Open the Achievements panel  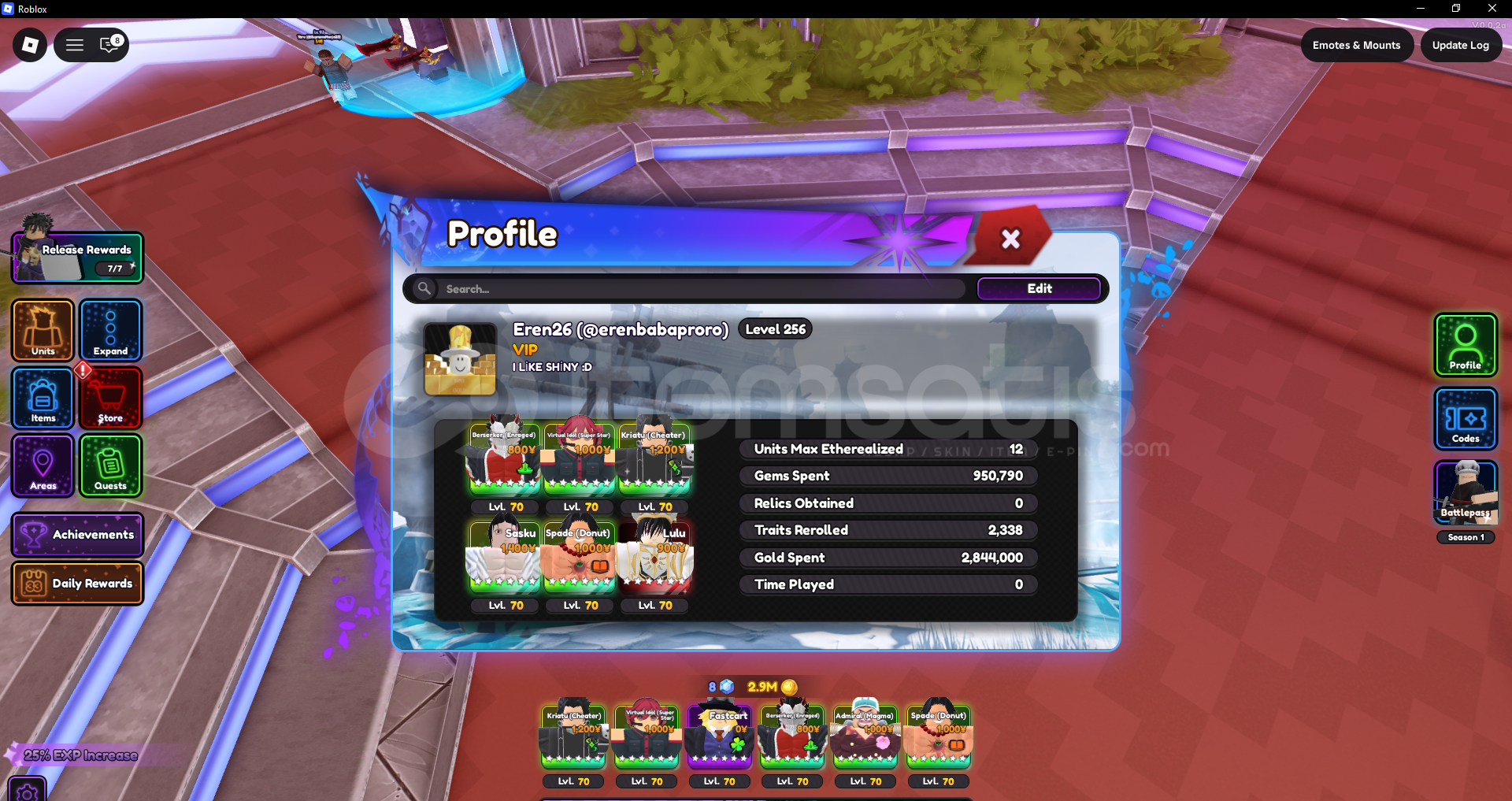76,535
